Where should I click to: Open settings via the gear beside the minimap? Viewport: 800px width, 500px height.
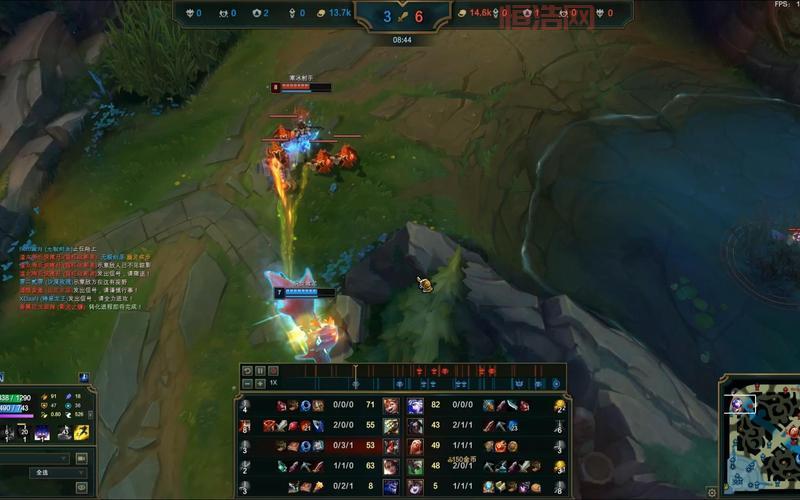712,492
